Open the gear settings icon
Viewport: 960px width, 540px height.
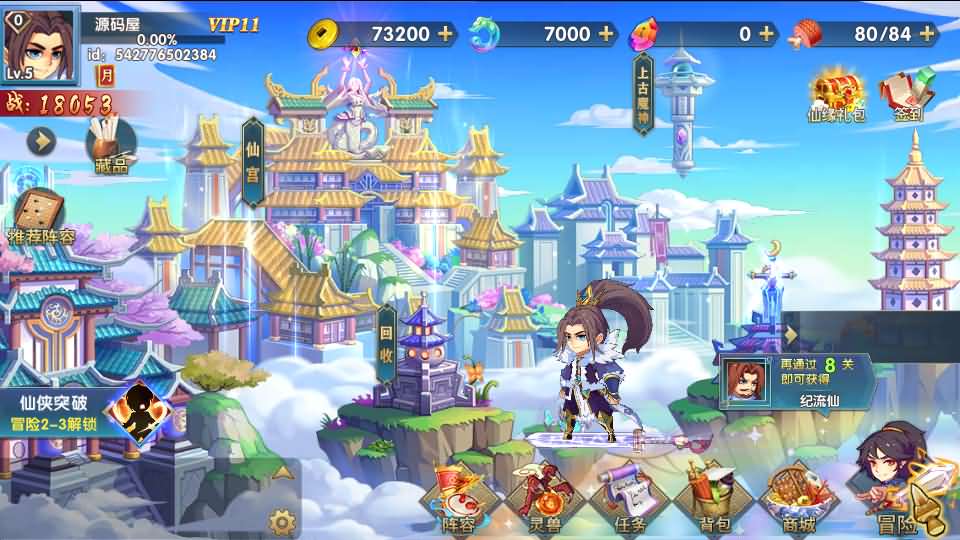pos(283,521)
